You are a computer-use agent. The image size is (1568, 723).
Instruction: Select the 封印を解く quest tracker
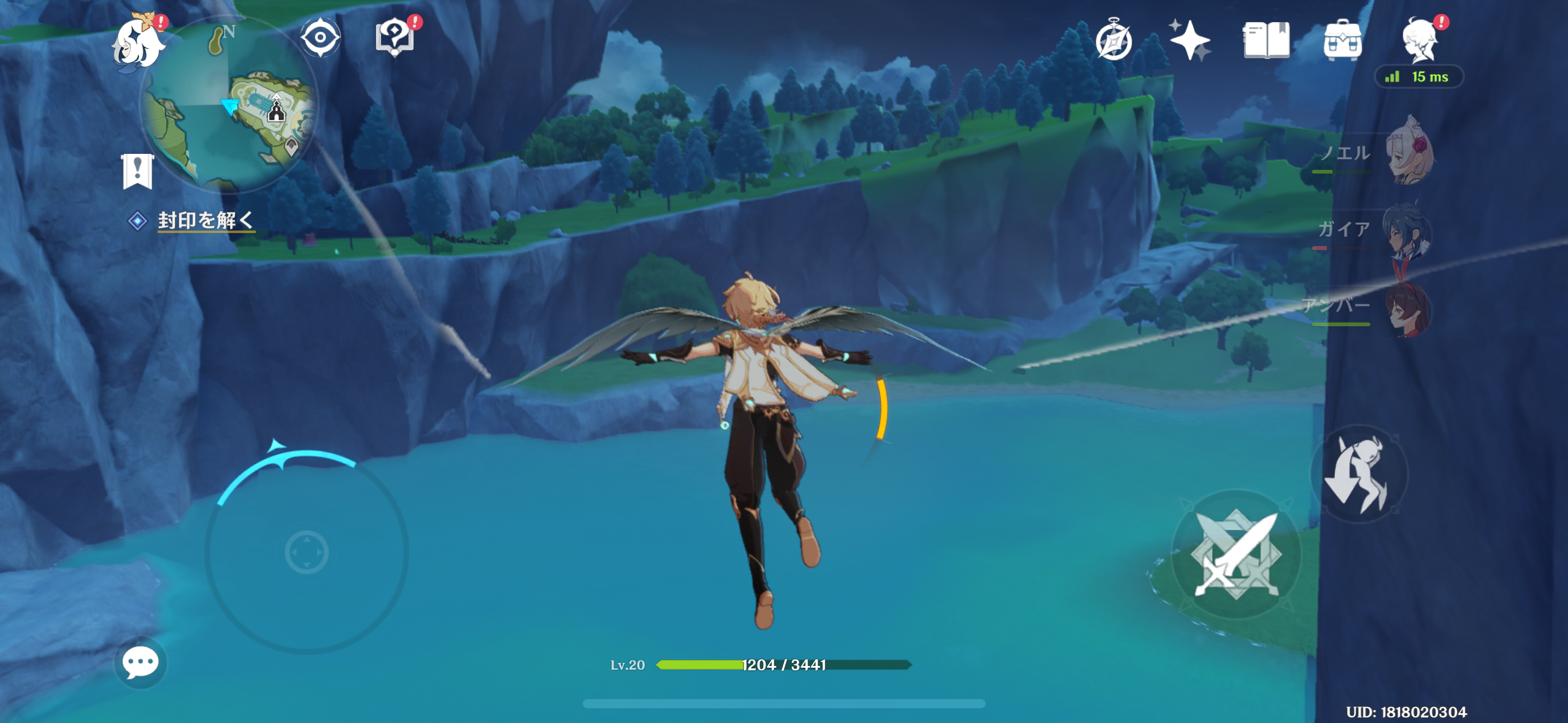[x=205, y=220]
